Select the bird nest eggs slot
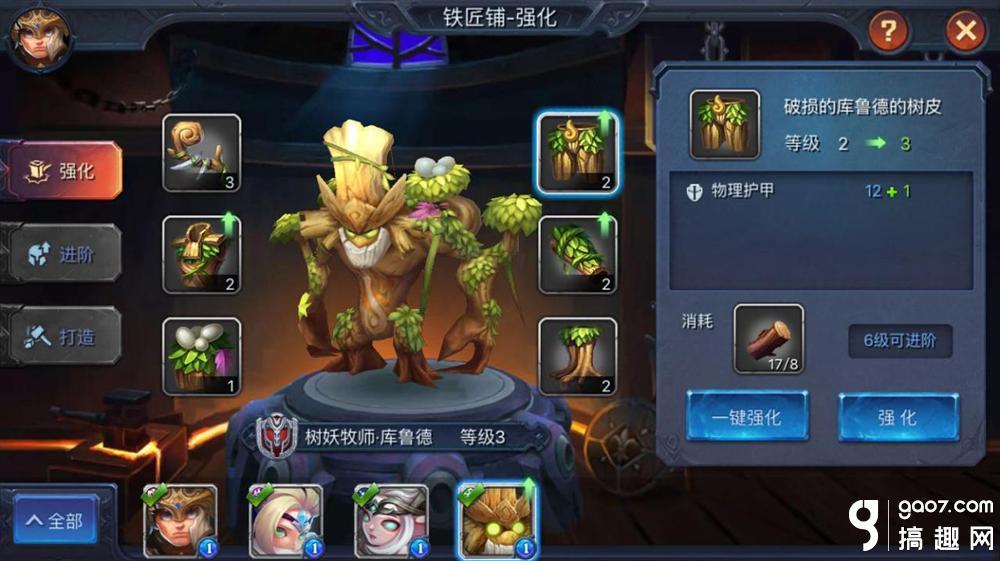Image resolution: width=1000 pixels, height=561 pixels. coord(202,356)
